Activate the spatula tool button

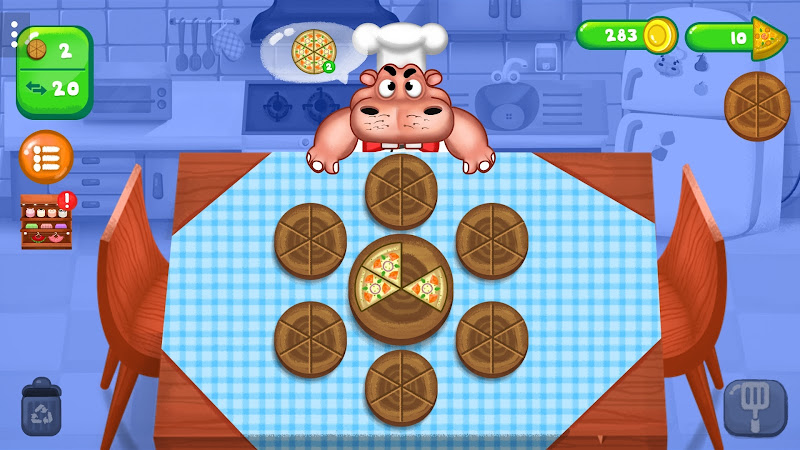point(755,407)
